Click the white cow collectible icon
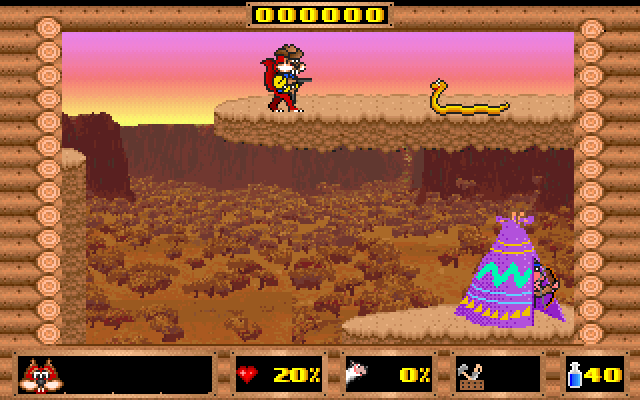This screenshot has width=640, height=400. click(357, 375)
